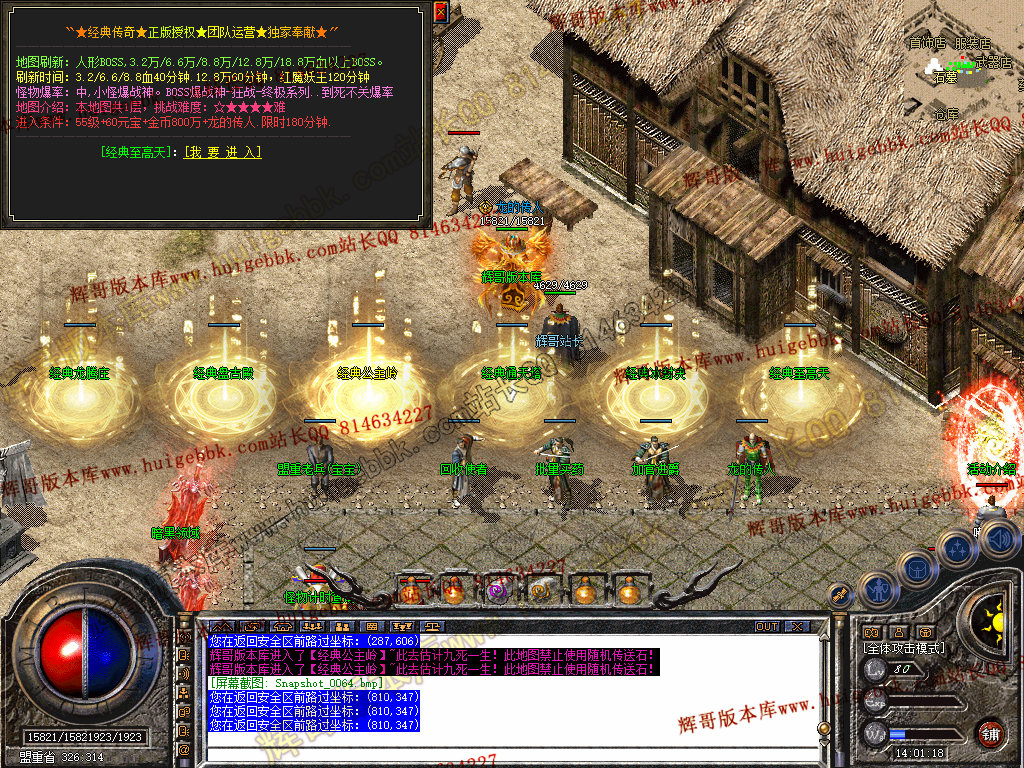The height and width of the screenshot is (768, 1024).
Task: Close the chat panel with X
Action: tap(796, 626)
